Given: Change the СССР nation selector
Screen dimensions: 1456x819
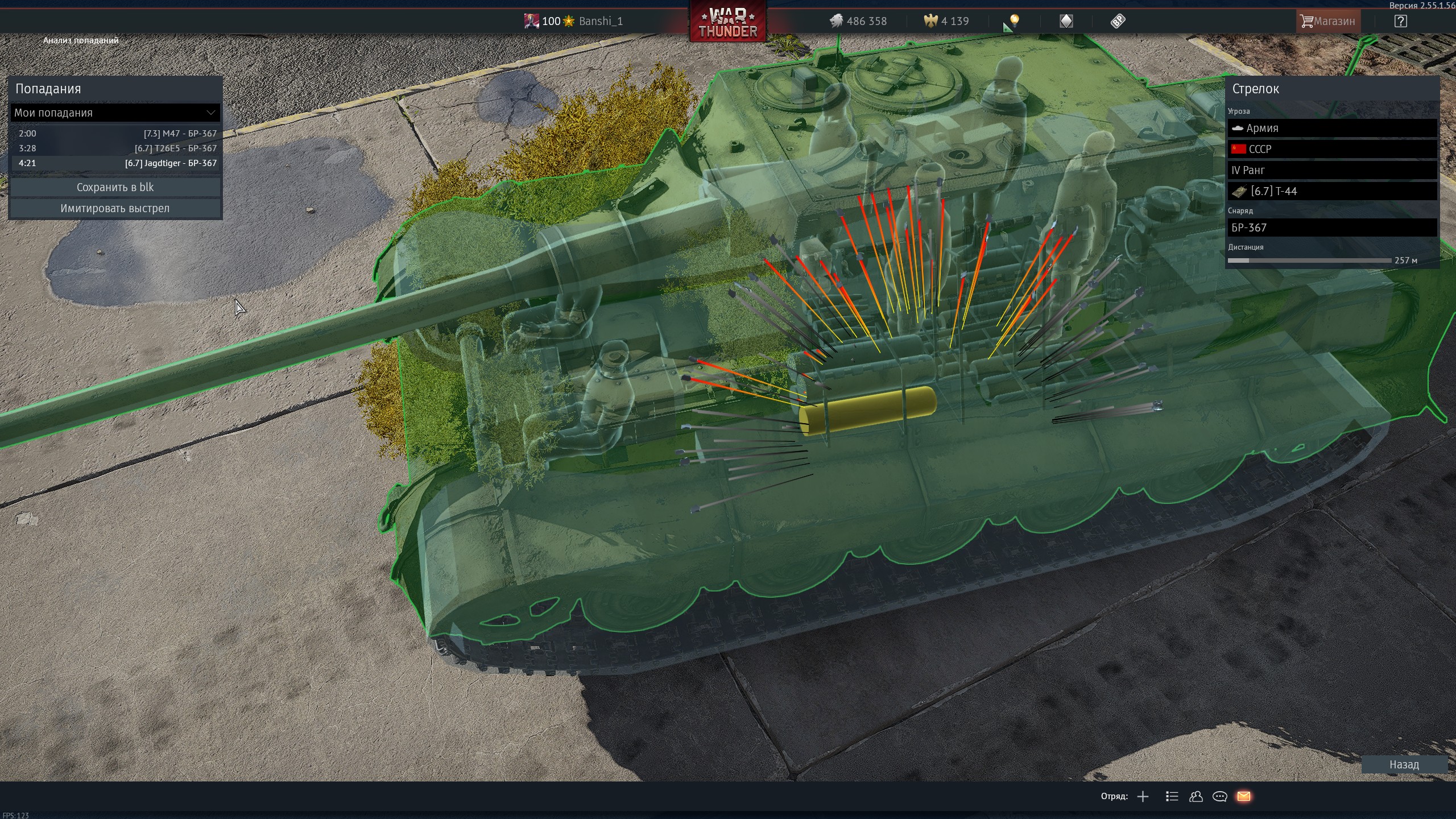Looking at the screenshot, I should 1332,149.
